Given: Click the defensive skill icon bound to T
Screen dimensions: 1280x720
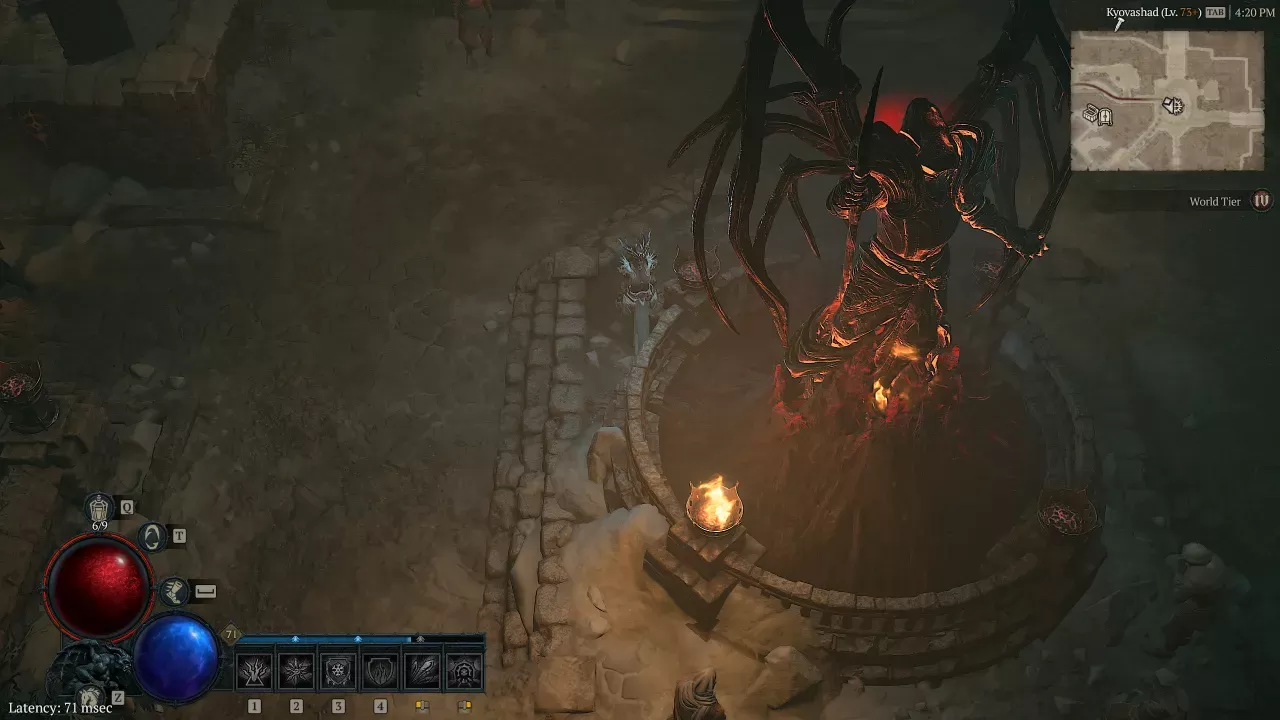Looking at the screenshot, I should point(153,537).
